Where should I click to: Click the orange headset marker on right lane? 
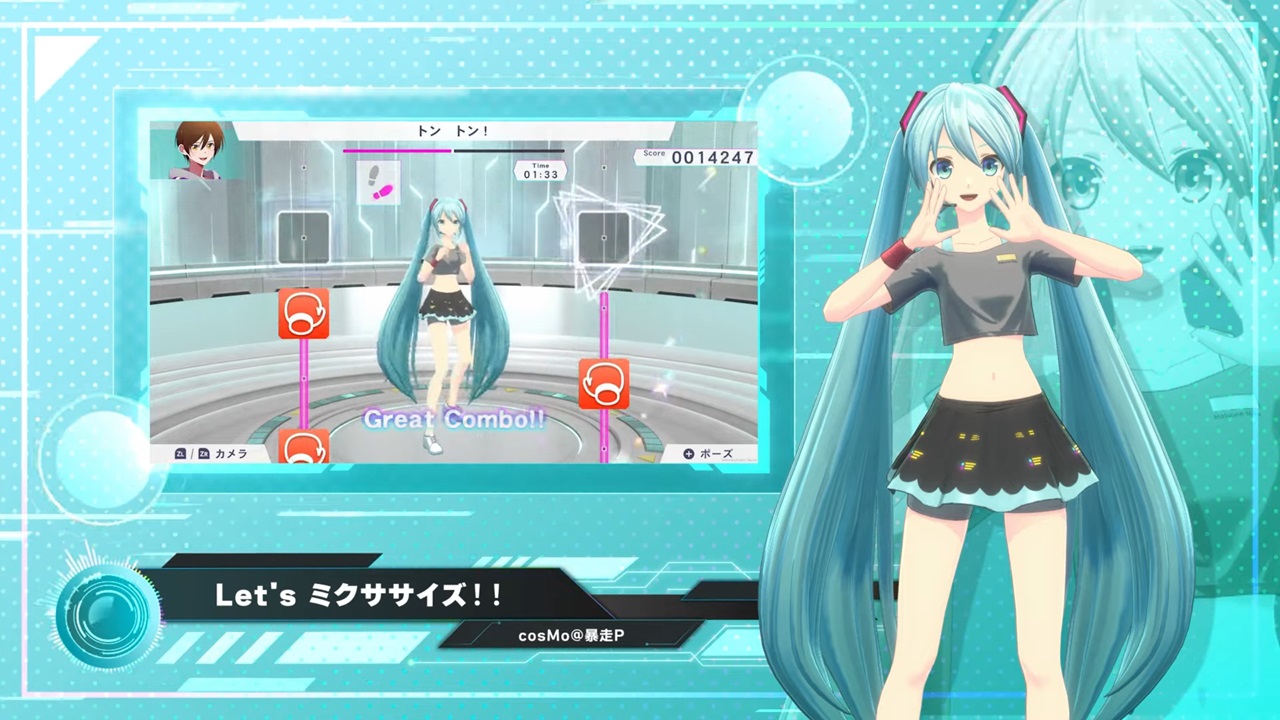click(604, 384)
